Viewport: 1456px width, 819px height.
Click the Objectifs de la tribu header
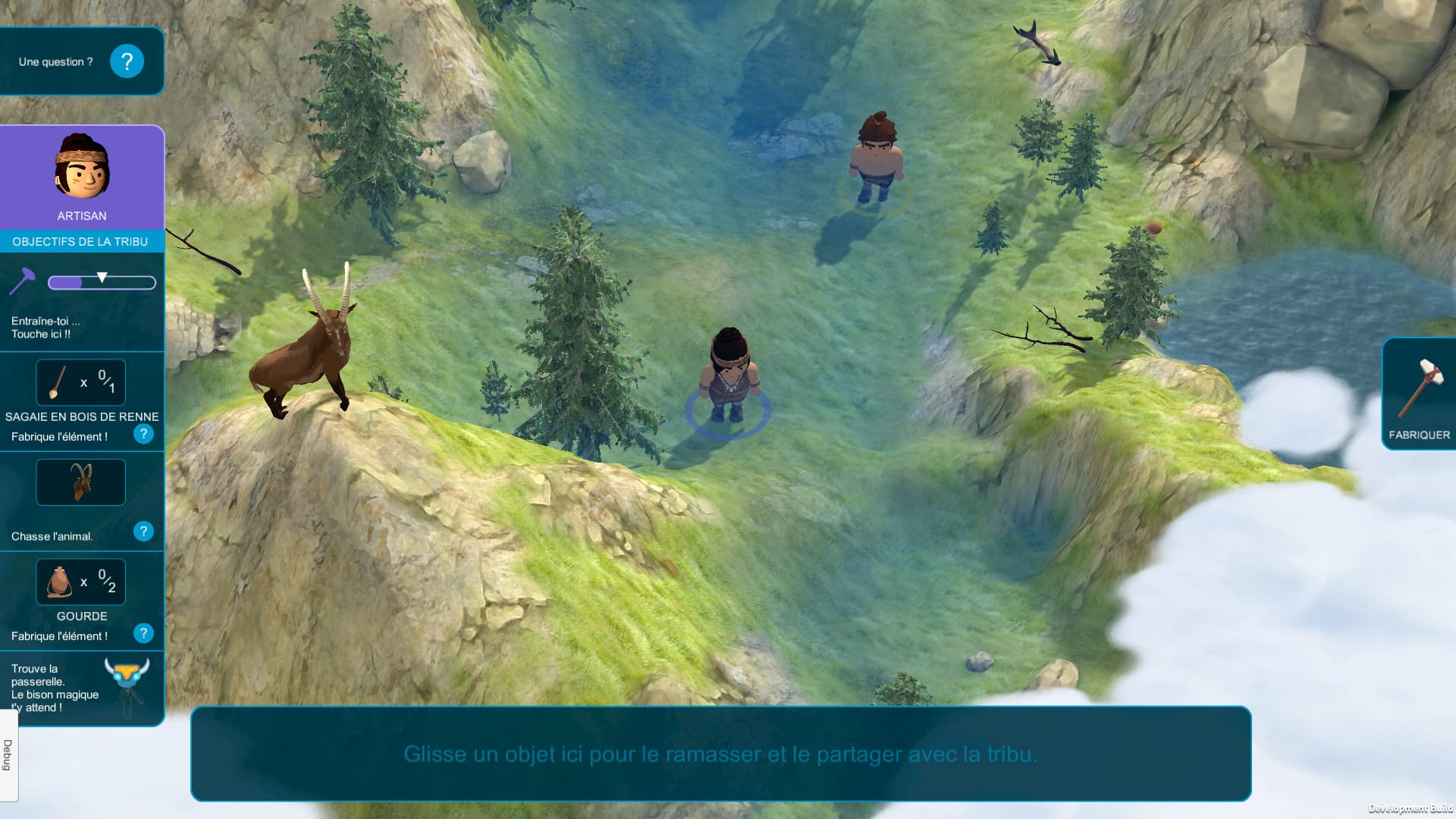pos(80,241)
